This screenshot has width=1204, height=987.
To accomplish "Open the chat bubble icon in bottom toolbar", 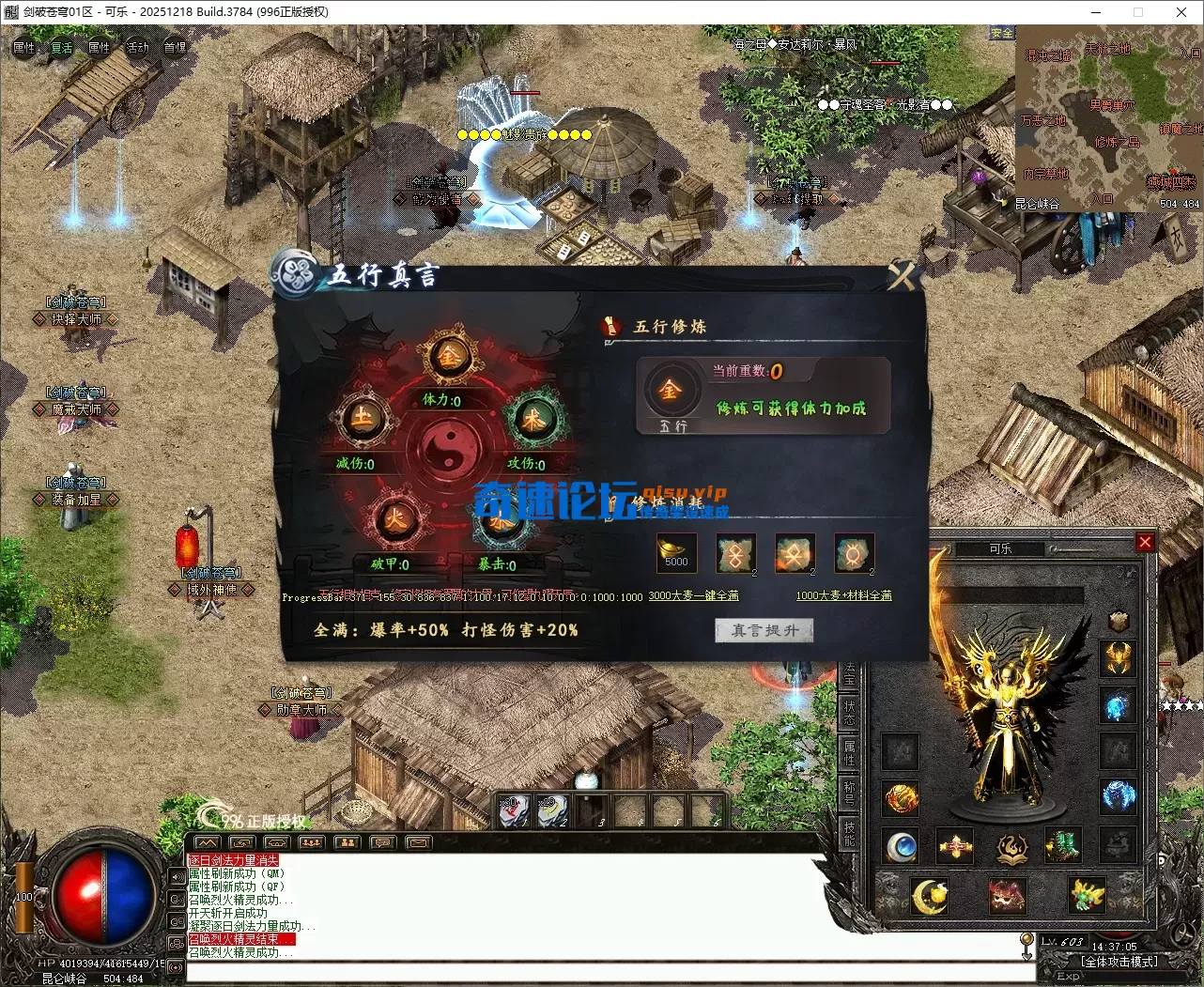I will 382,842.
